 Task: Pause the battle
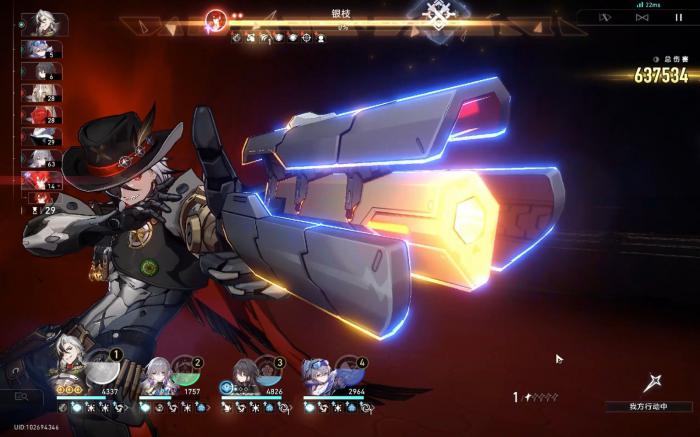click(x=679, y=17)
